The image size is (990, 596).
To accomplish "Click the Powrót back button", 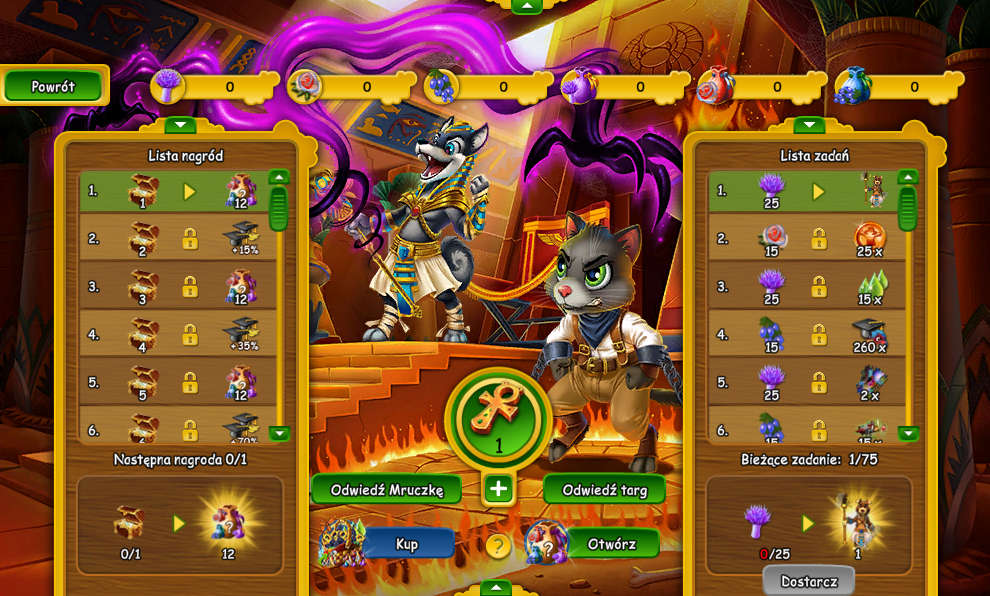I will pyautogui.click(x=54, y=86).
